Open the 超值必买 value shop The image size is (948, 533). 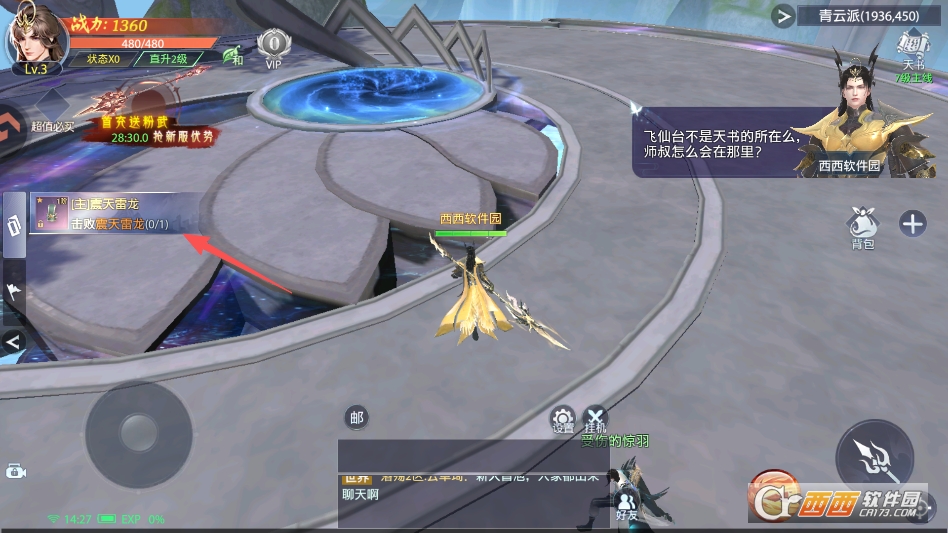(x=50, y=112)
